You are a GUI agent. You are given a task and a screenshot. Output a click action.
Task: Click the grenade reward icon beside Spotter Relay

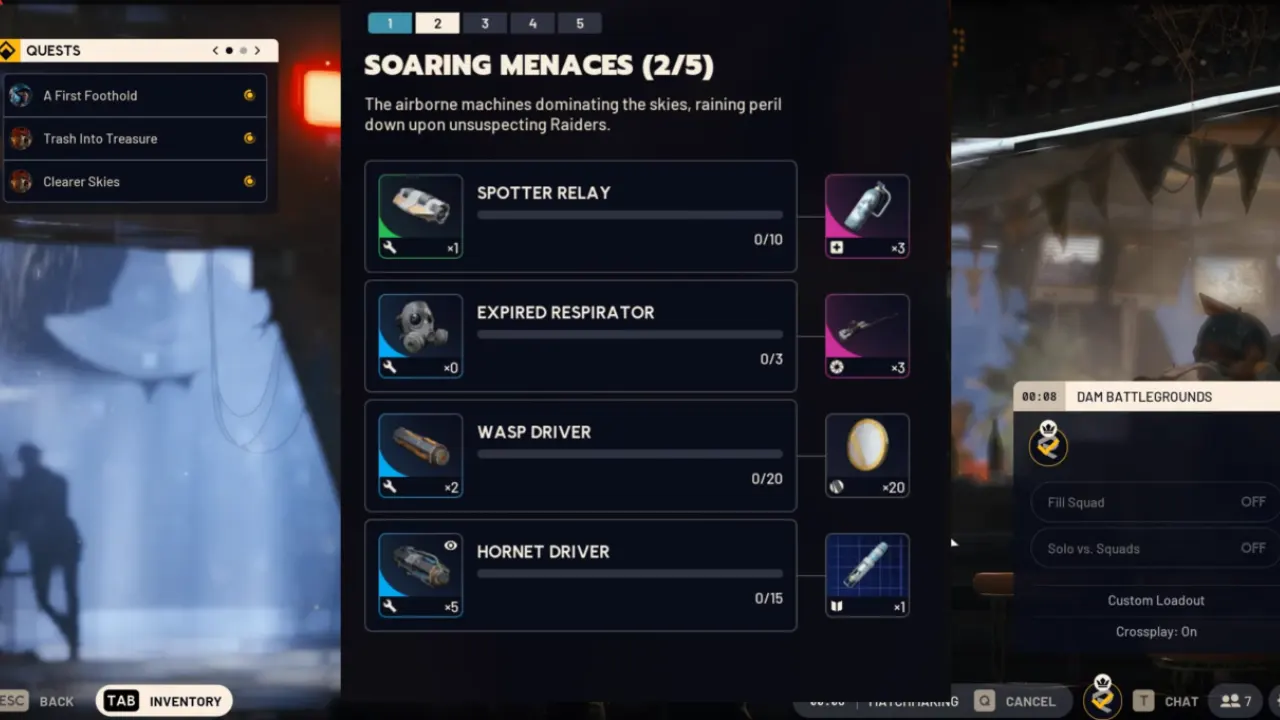(x=866, y=215)
